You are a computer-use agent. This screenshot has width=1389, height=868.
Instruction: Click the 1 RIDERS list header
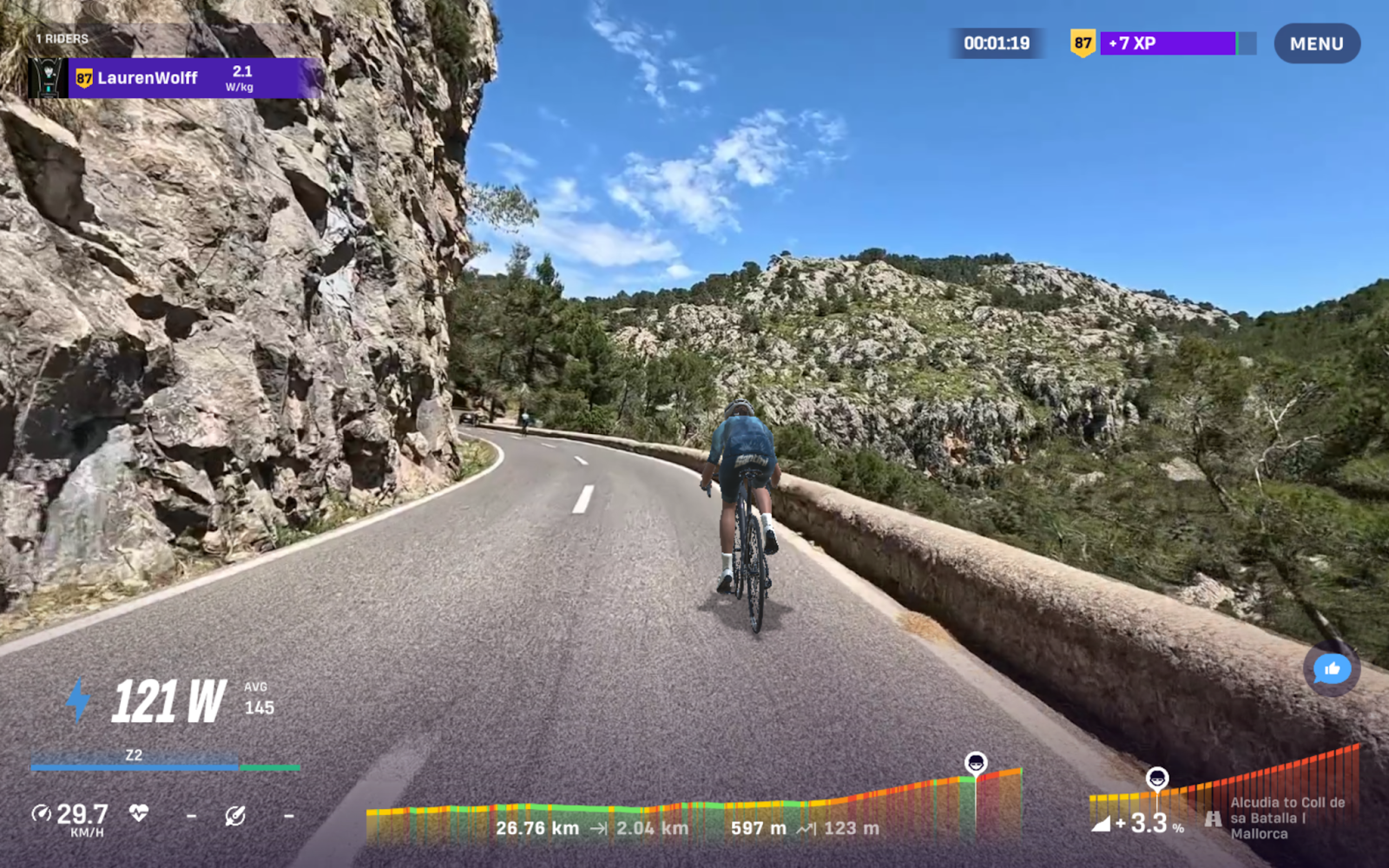coord(62,38)
